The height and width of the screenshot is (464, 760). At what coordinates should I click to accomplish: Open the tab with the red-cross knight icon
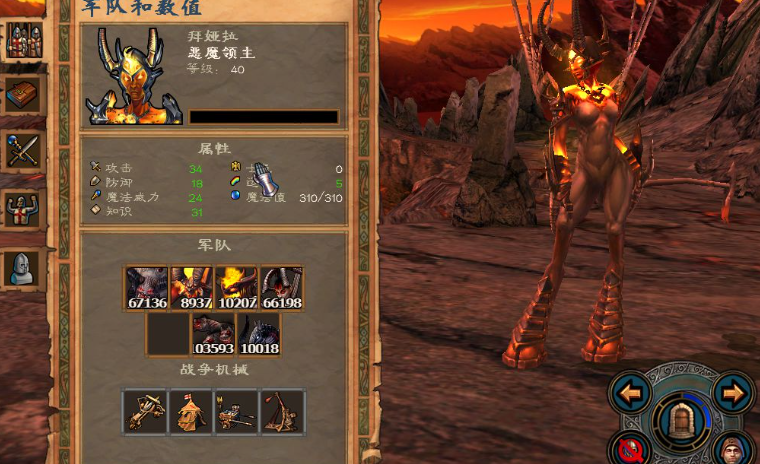click(22, 209)
